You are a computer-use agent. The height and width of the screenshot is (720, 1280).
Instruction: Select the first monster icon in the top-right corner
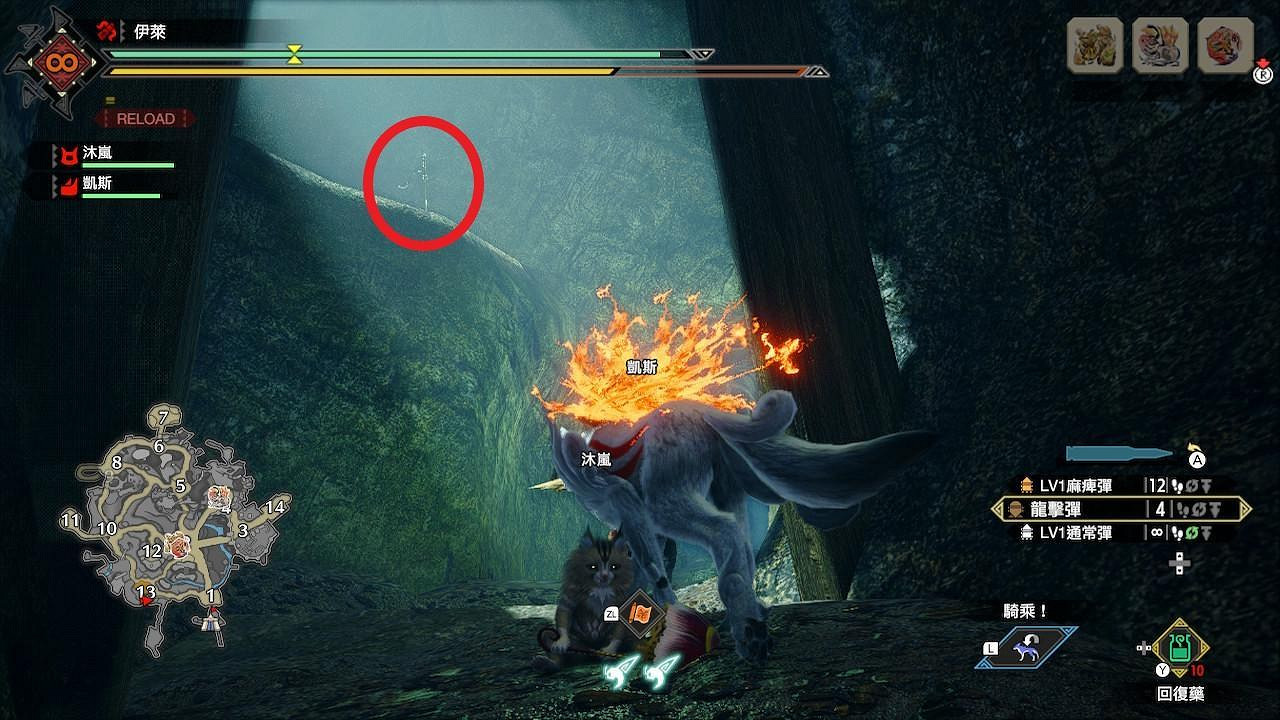click(x=1096, y=45)
